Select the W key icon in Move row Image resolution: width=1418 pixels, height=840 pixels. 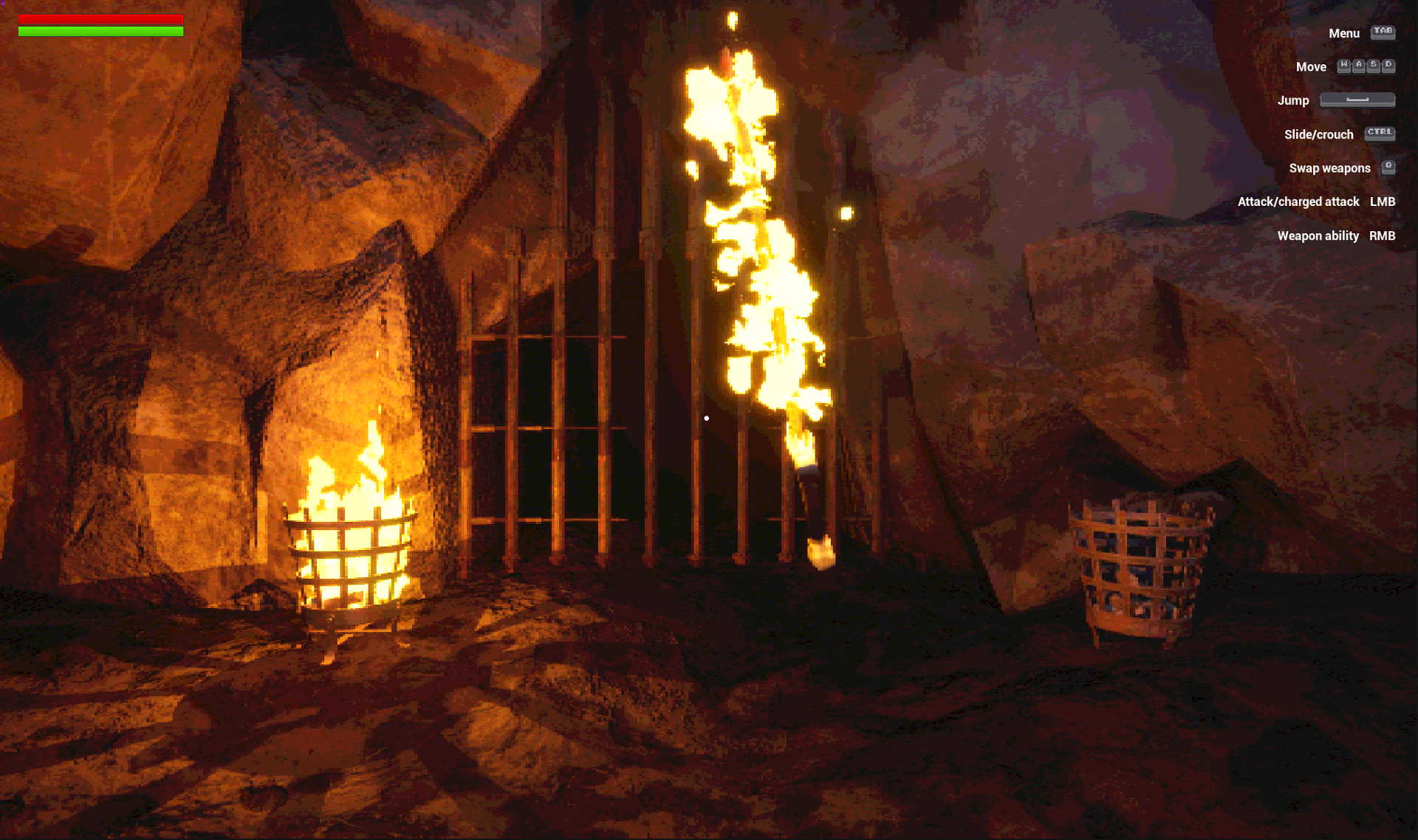pos(1343,66)
